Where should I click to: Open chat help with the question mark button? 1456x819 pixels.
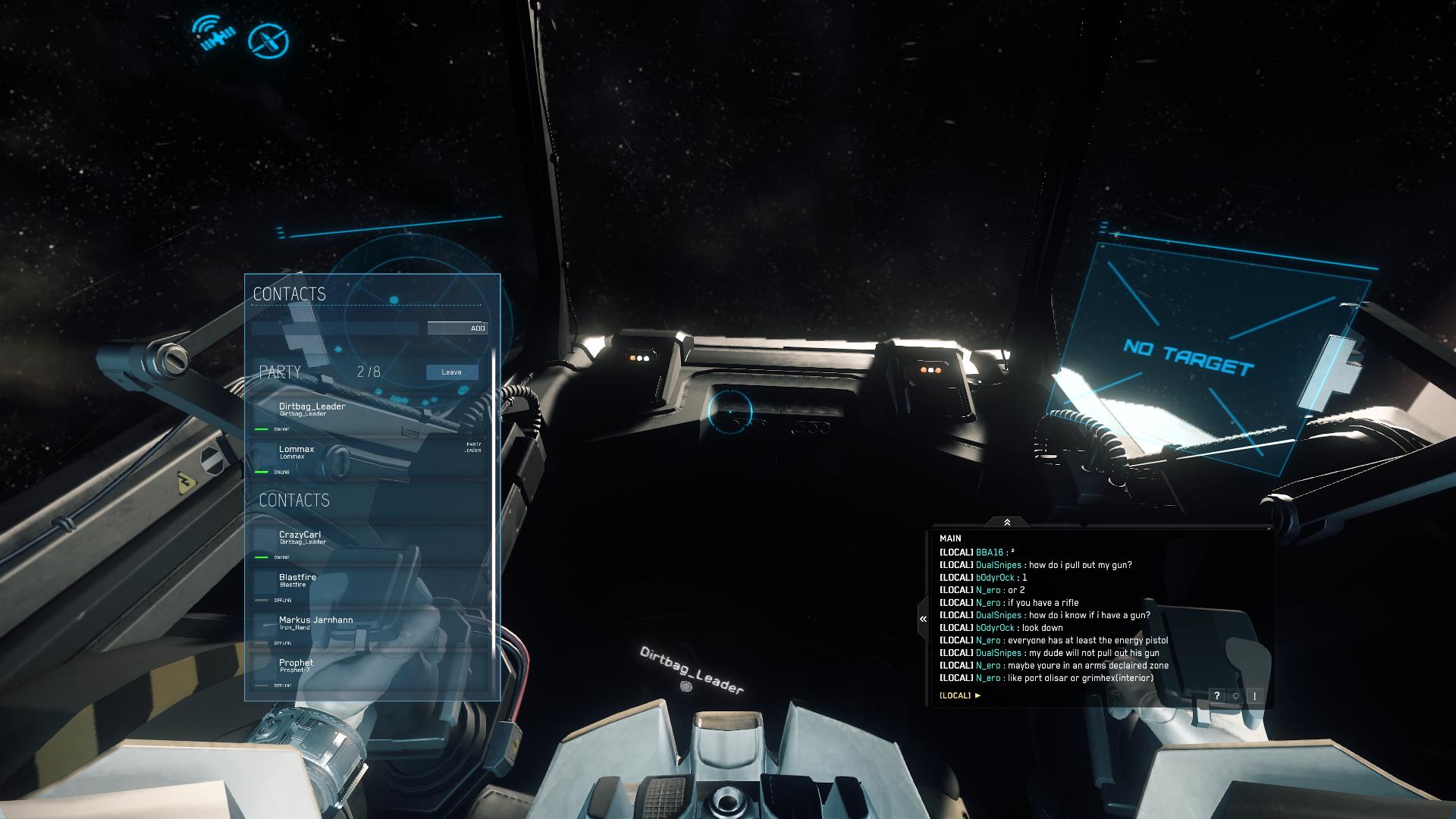tap(1216, 695)
